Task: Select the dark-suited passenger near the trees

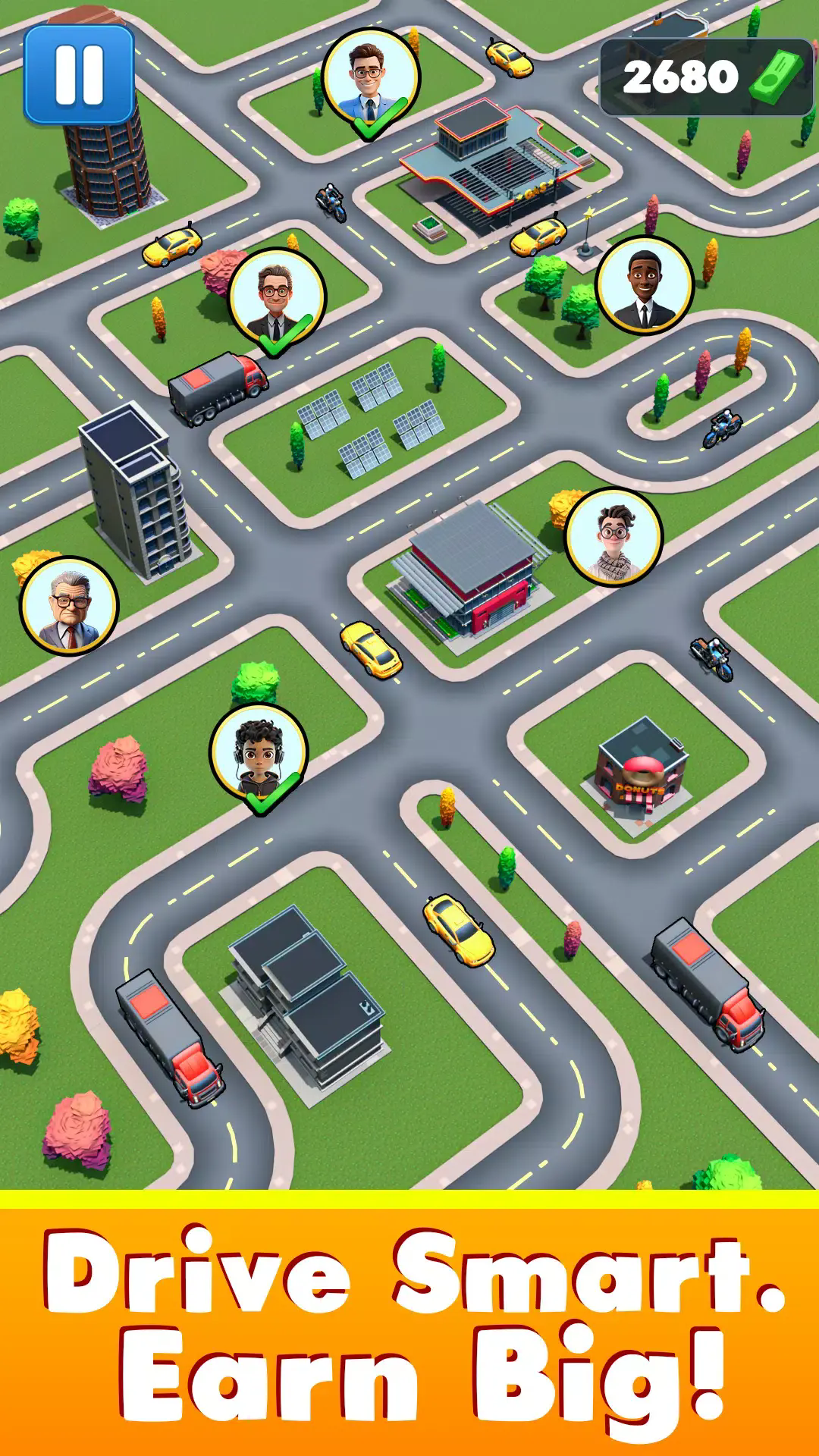Action: click(x=645, y=285)
